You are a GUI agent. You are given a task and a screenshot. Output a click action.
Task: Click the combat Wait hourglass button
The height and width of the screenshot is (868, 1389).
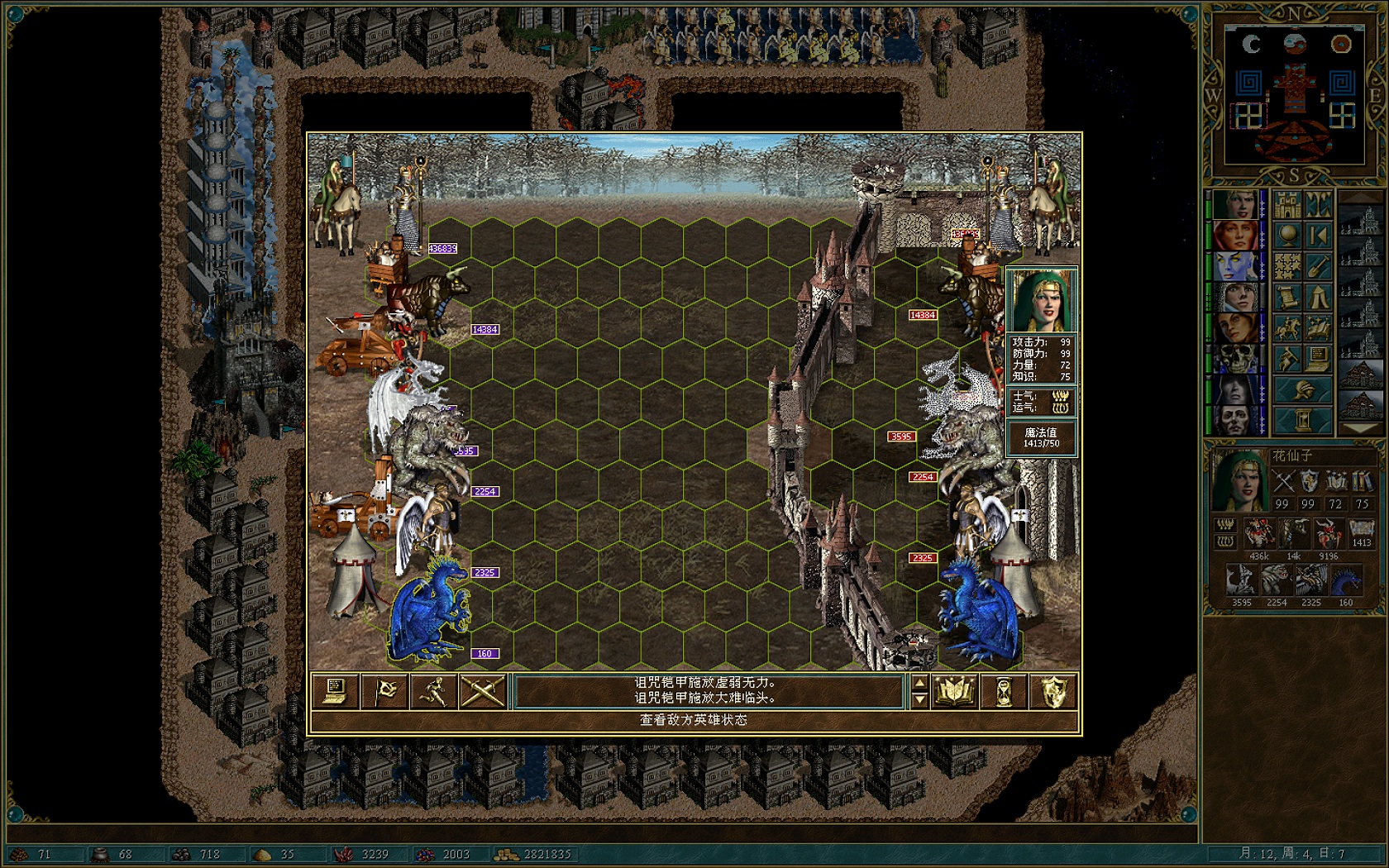1004,692
